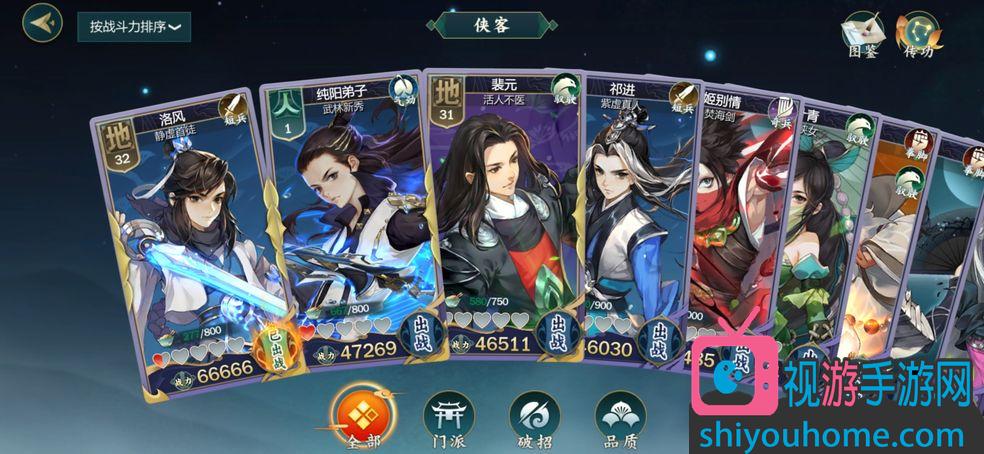Go back with the arrow button
The width and height of the screenshot is (984, 454).
pos(42,23)
